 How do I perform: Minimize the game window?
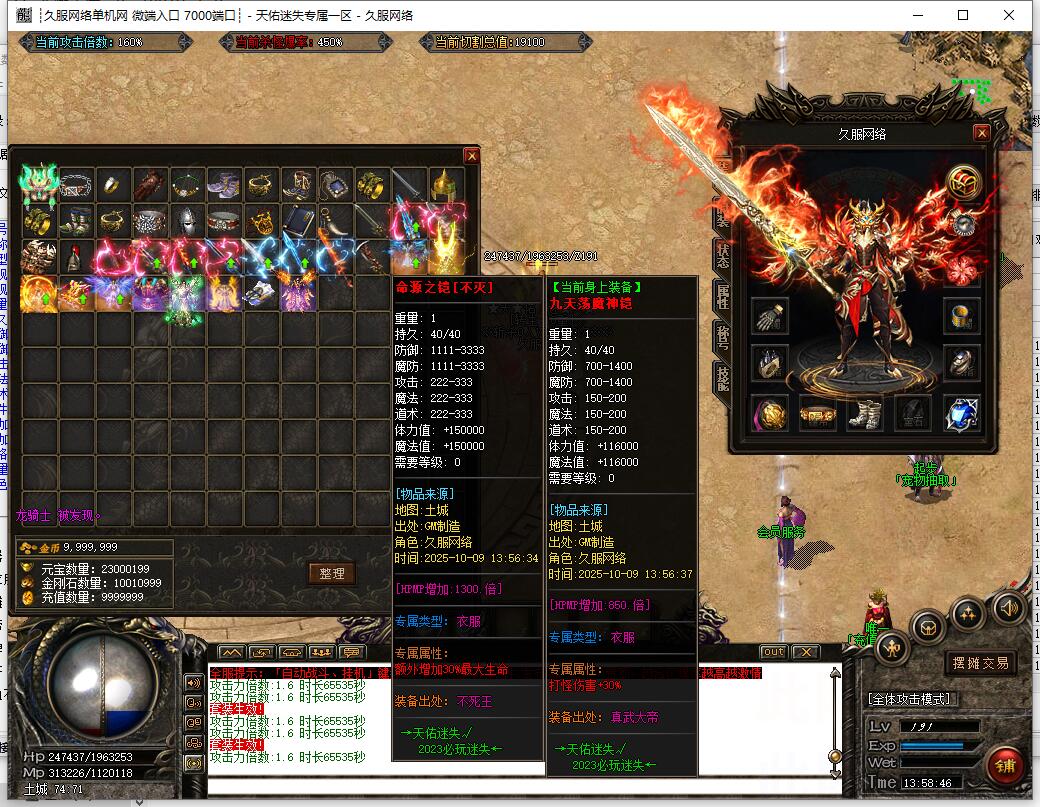917,15
